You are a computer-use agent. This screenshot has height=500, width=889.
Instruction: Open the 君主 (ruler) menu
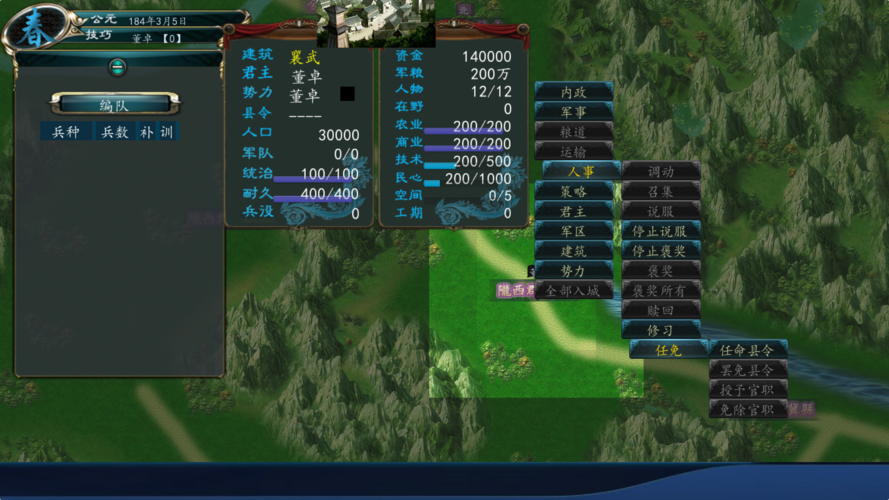click(x=573, y=211)
